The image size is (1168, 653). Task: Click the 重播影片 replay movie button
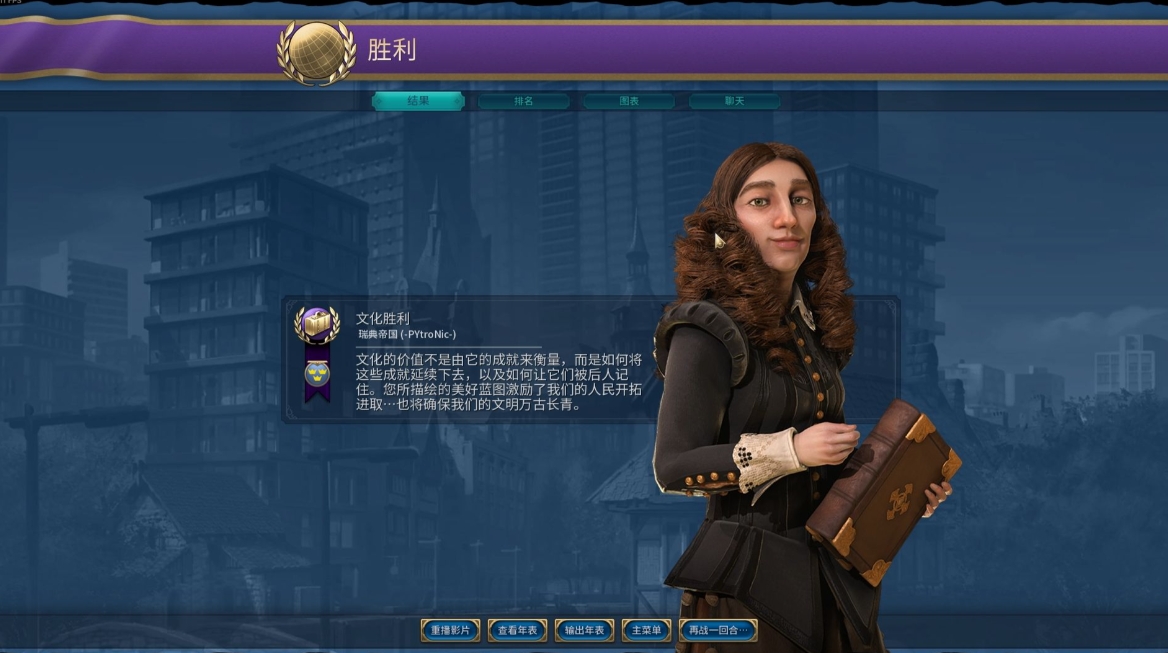451,630
